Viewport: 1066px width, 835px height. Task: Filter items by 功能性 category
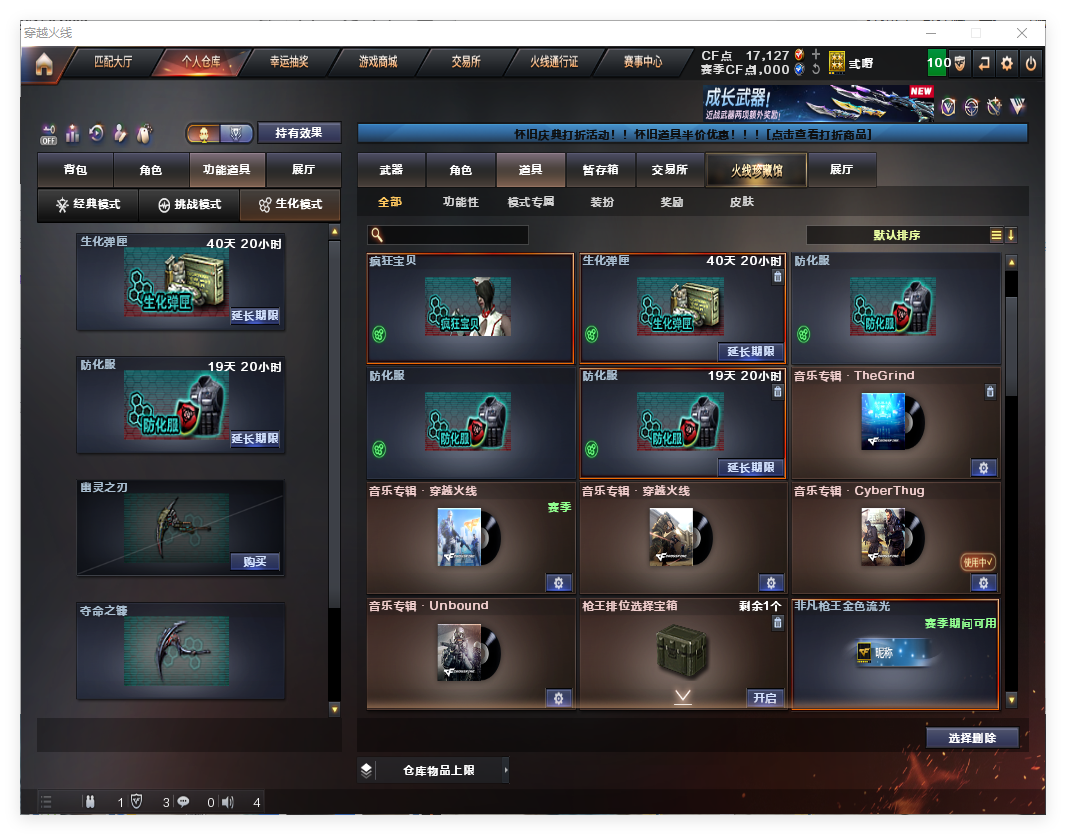point(461,202)
